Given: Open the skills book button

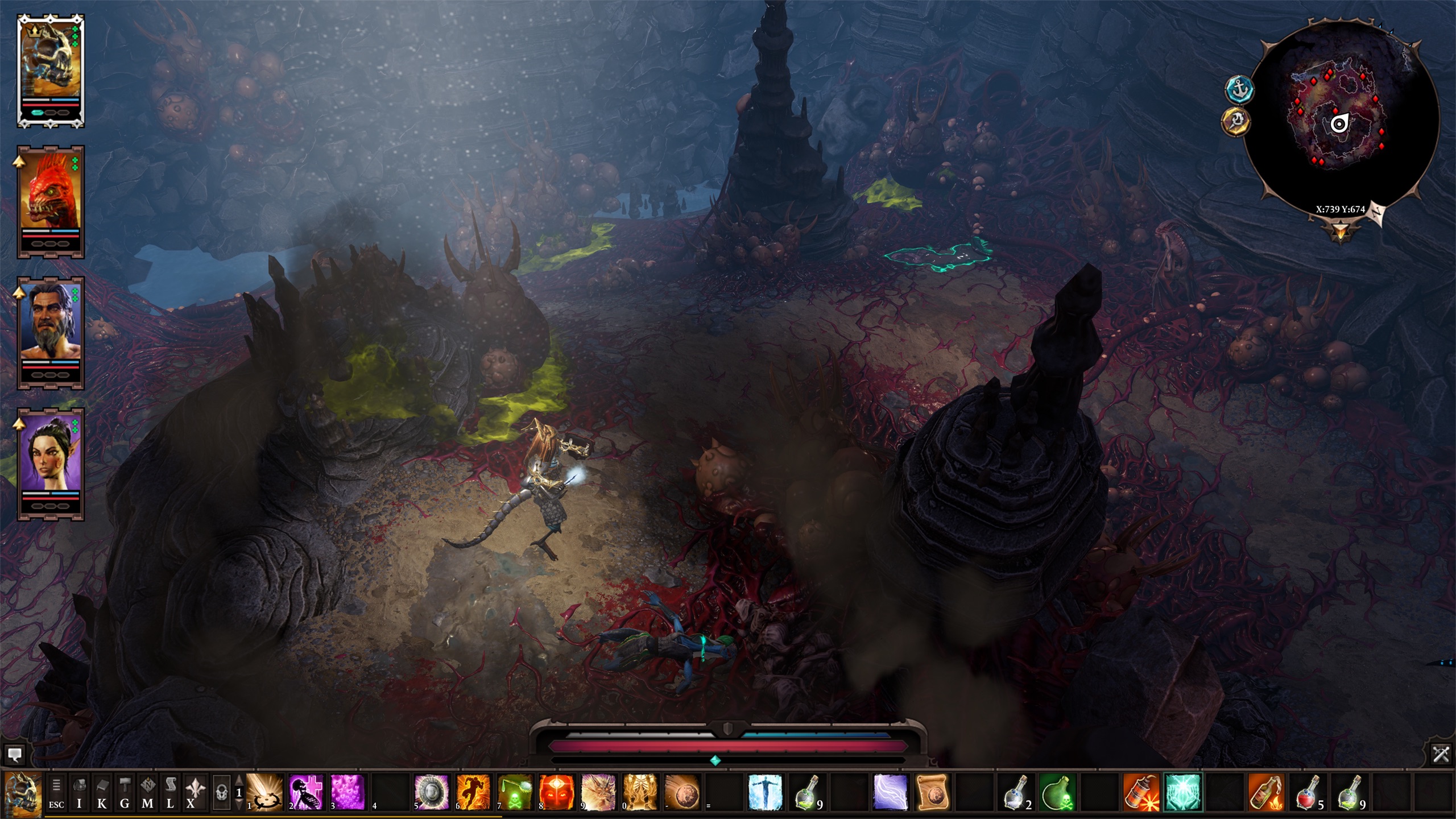Looking at the screenshot, I should tap(102, 792).
